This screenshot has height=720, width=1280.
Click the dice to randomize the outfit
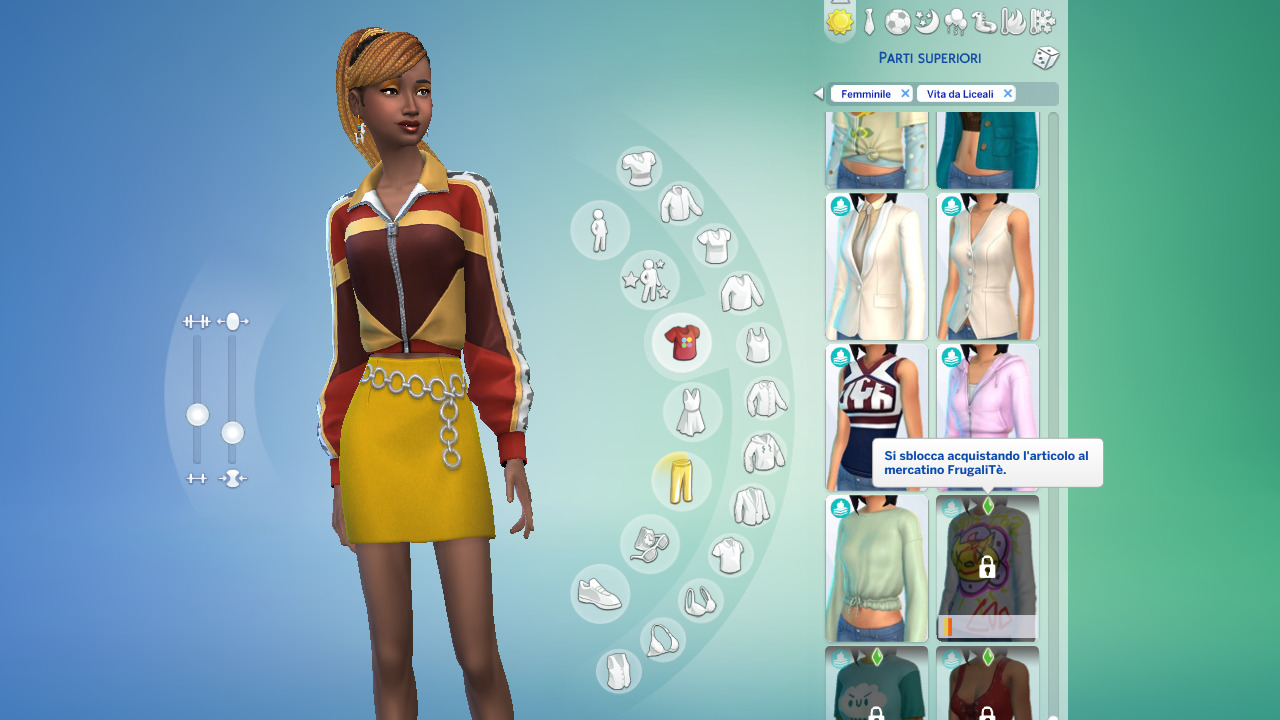(x=1046, y=58)
